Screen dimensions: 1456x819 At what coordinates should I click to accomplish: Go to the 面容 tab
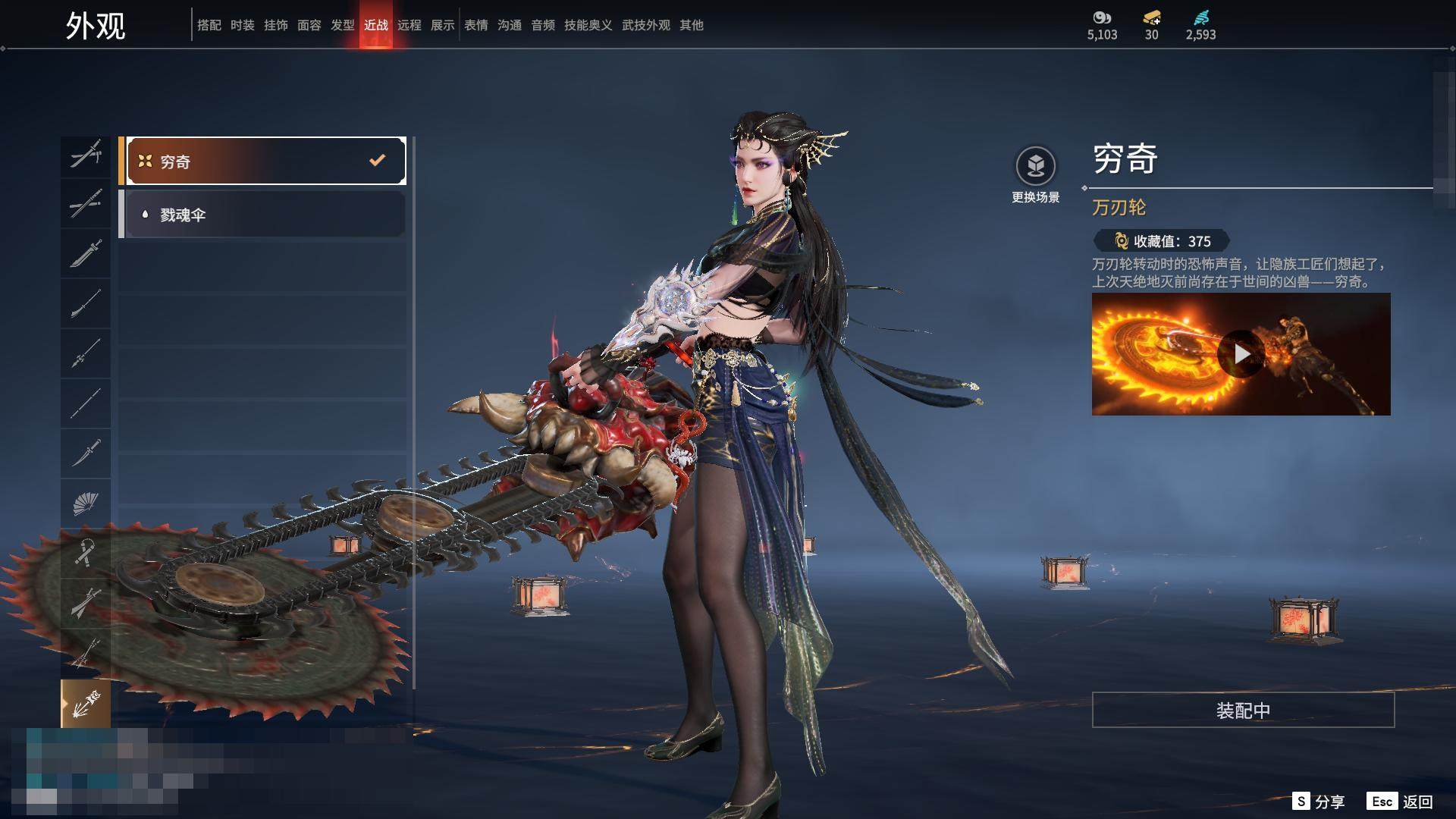tap(309, 25)
